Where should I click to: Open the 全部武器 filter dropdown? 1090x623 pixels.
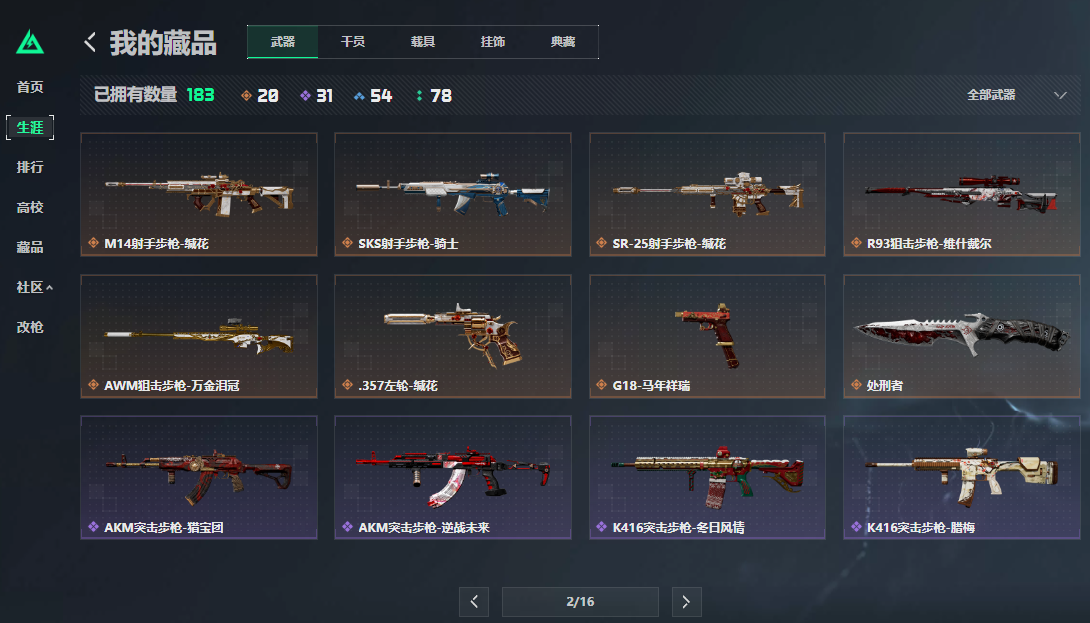pyautogui.click(x=1016, y=95)
